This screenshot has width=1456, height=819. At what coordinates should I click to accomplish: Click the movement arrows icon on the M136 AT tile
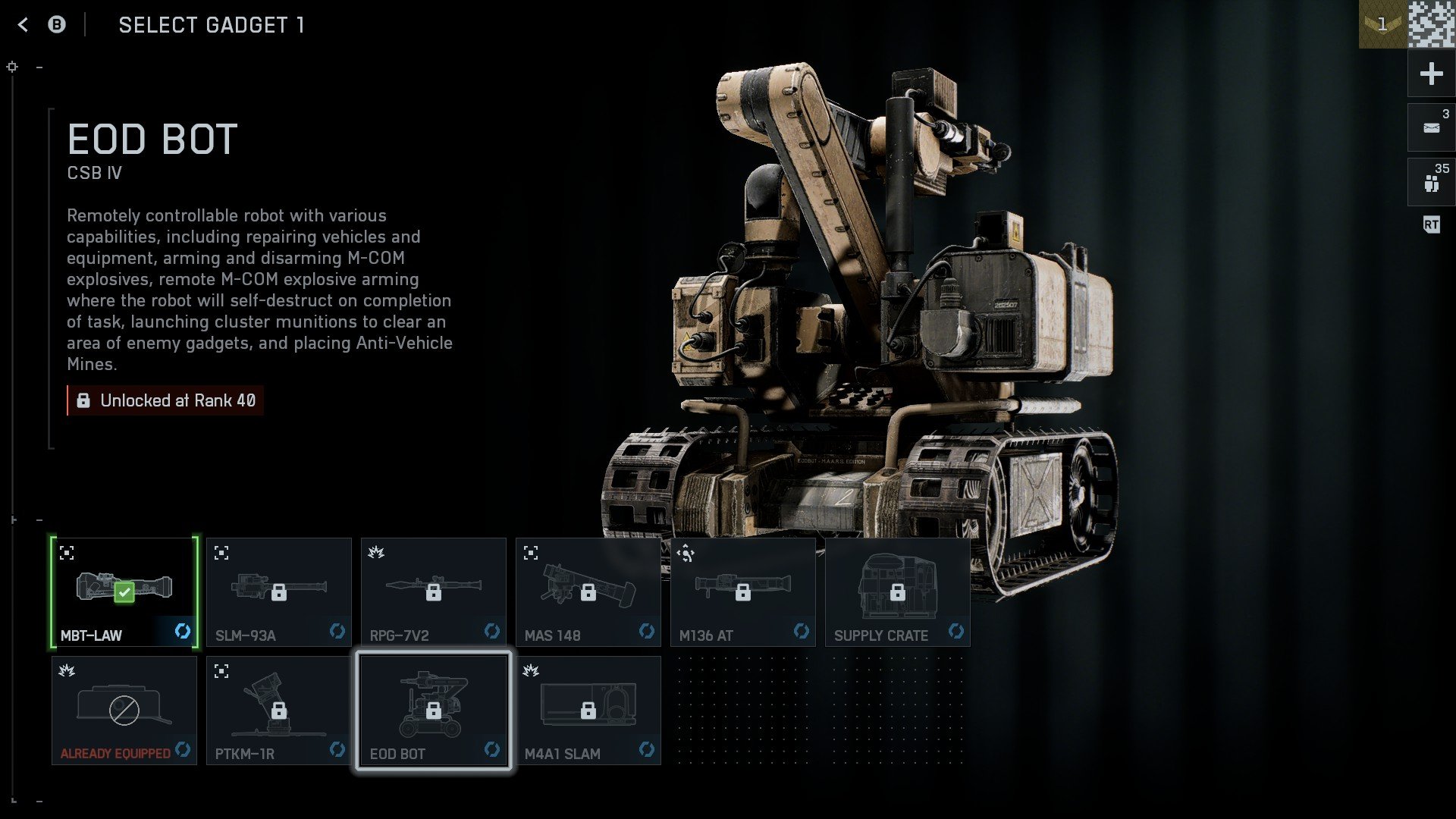(685, 551)
